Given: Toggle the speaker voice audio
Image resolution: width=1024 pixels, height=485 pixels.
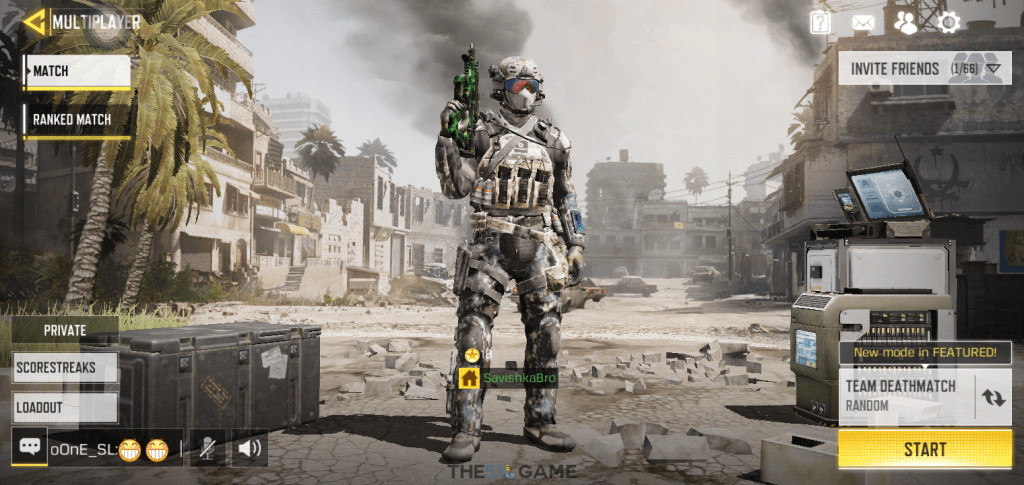Looking at the screenshot, I should coord(249,448).
